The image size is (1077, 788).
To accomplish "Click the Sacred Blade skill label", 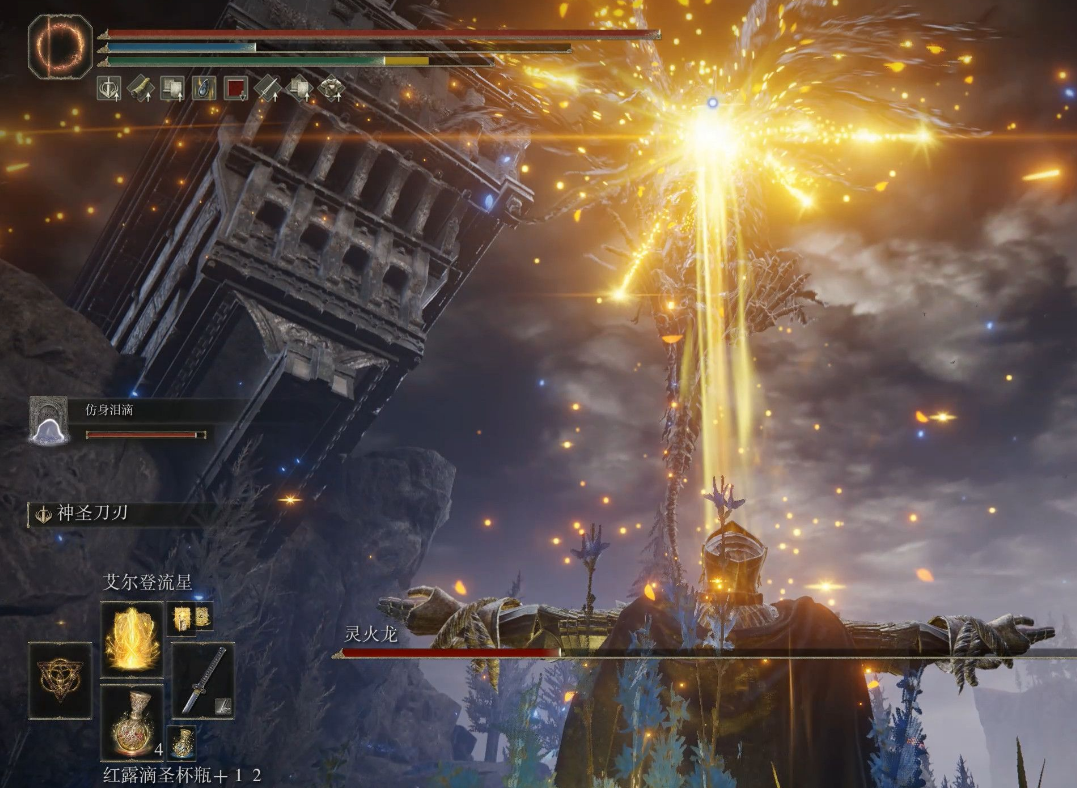I will (x=92, y=514).
